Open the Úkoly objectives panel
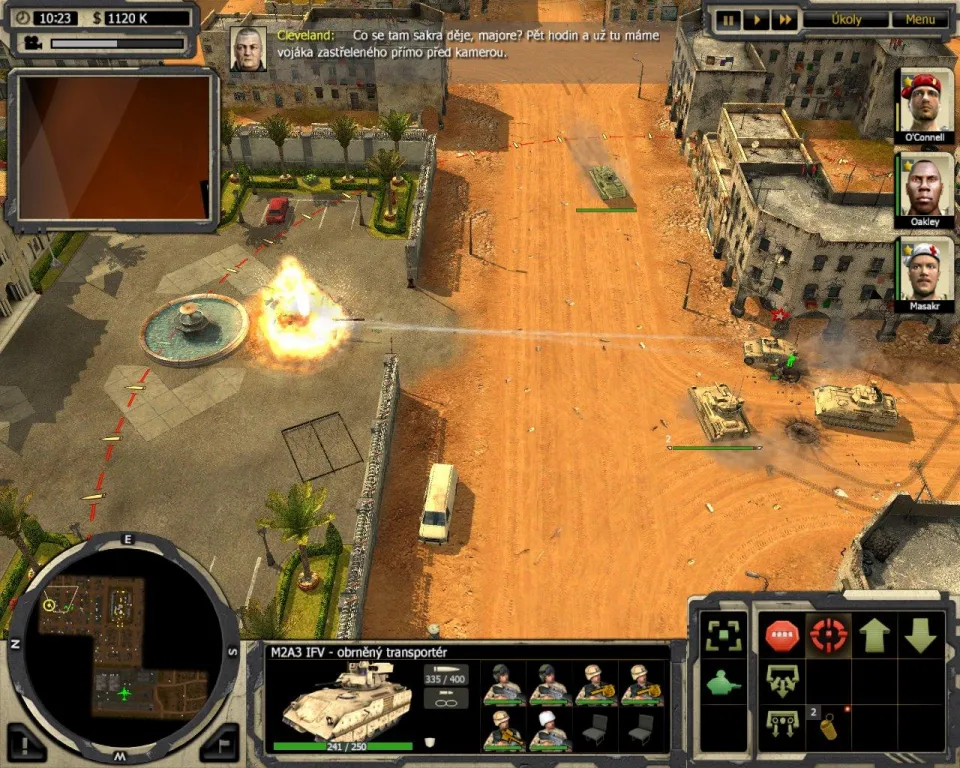Viewport: 960px width, 768px height. pyautogui.click(x=846, y=19)
